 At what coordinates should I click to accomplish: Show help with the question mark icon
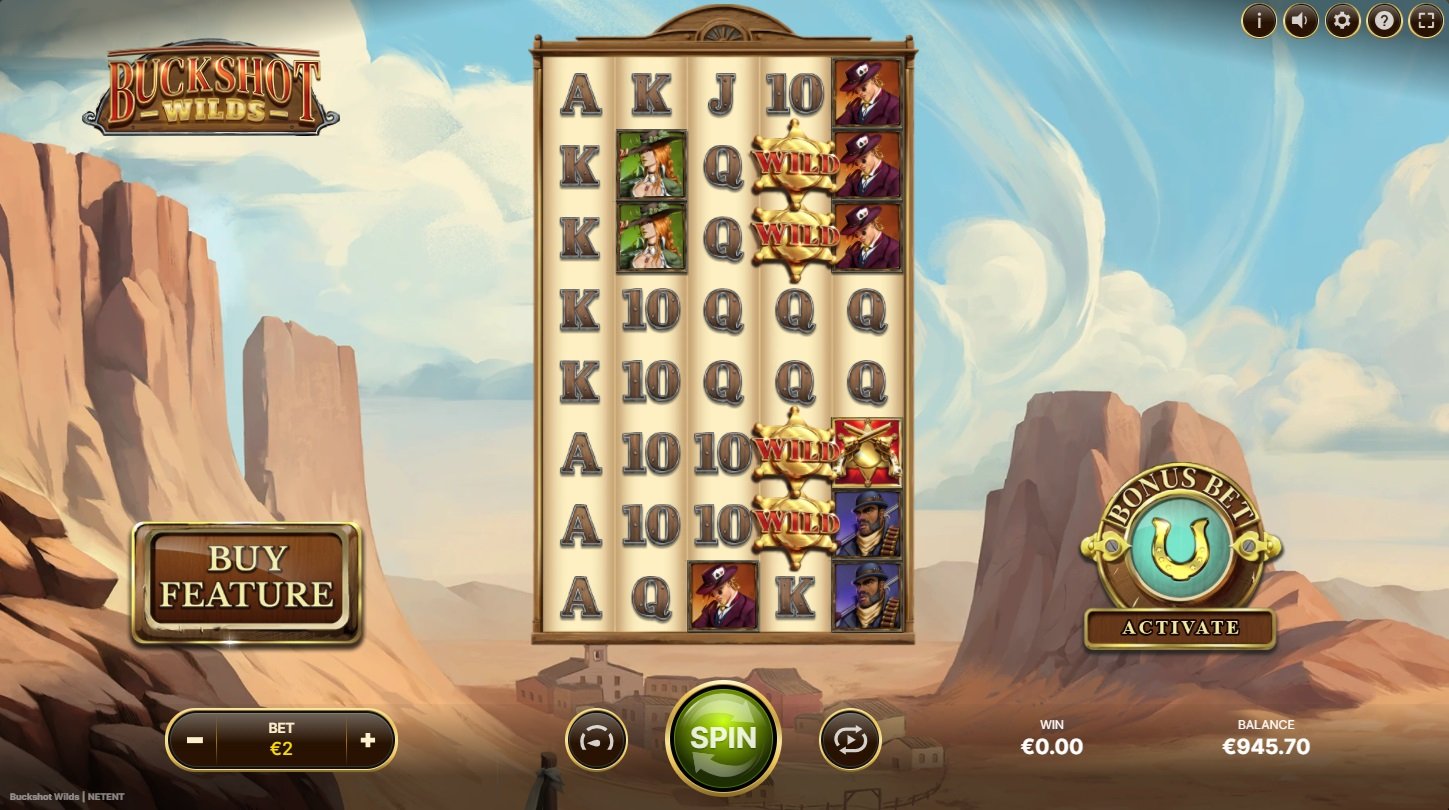[1384, 20]
